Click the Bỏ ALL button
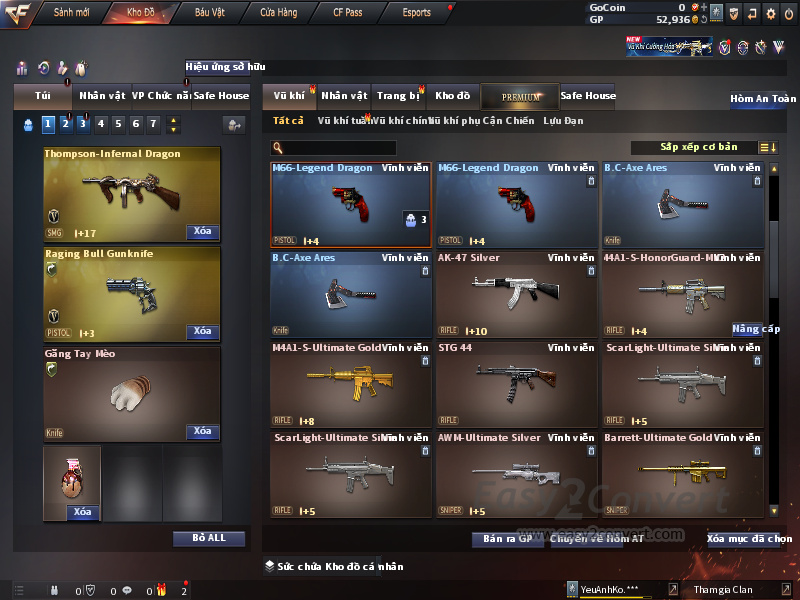This screenshot has height=600, width=800. (209, 538)
